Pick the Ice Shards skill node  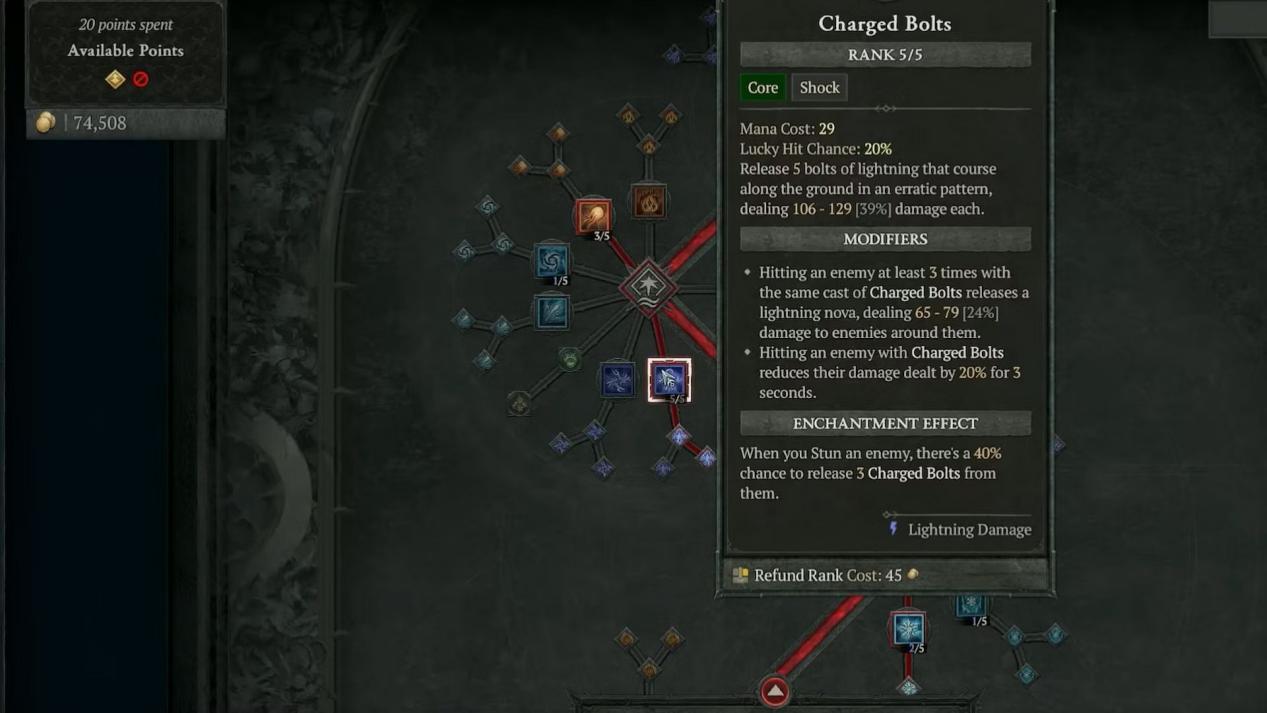pyautogui.click(x=551, y=312)
